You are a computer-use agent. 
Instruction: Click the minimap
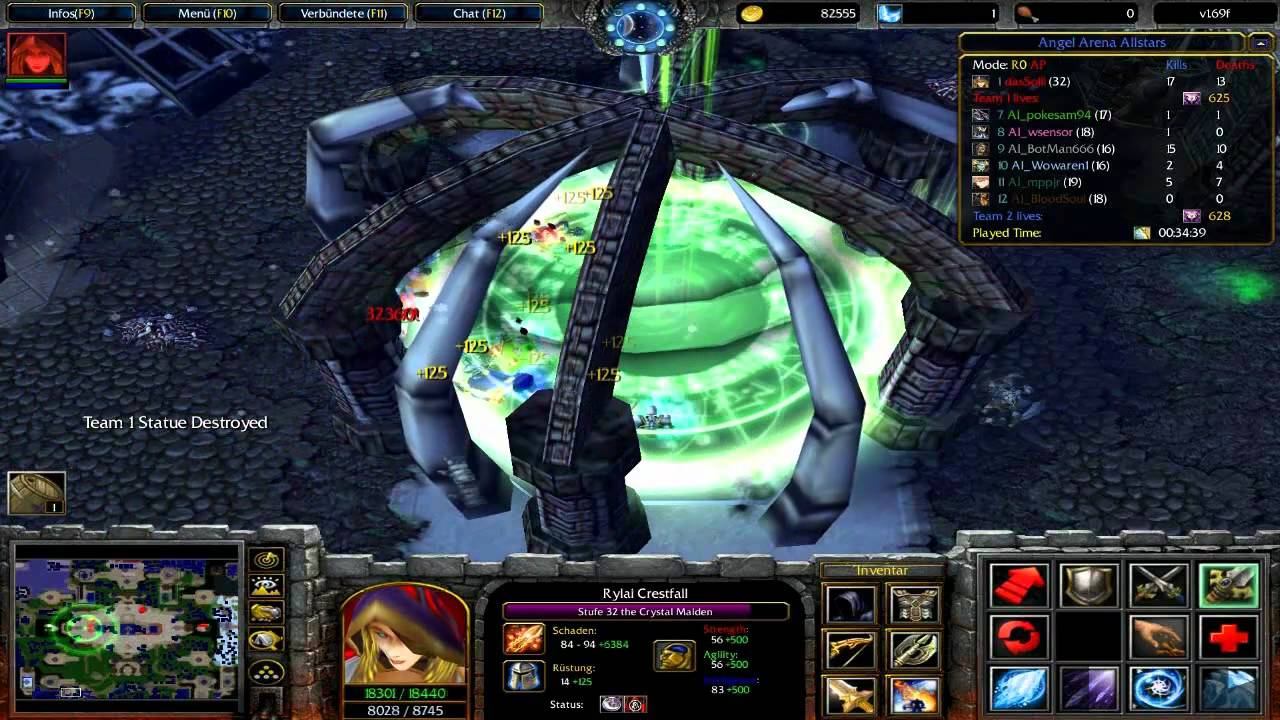click(127, 621)
